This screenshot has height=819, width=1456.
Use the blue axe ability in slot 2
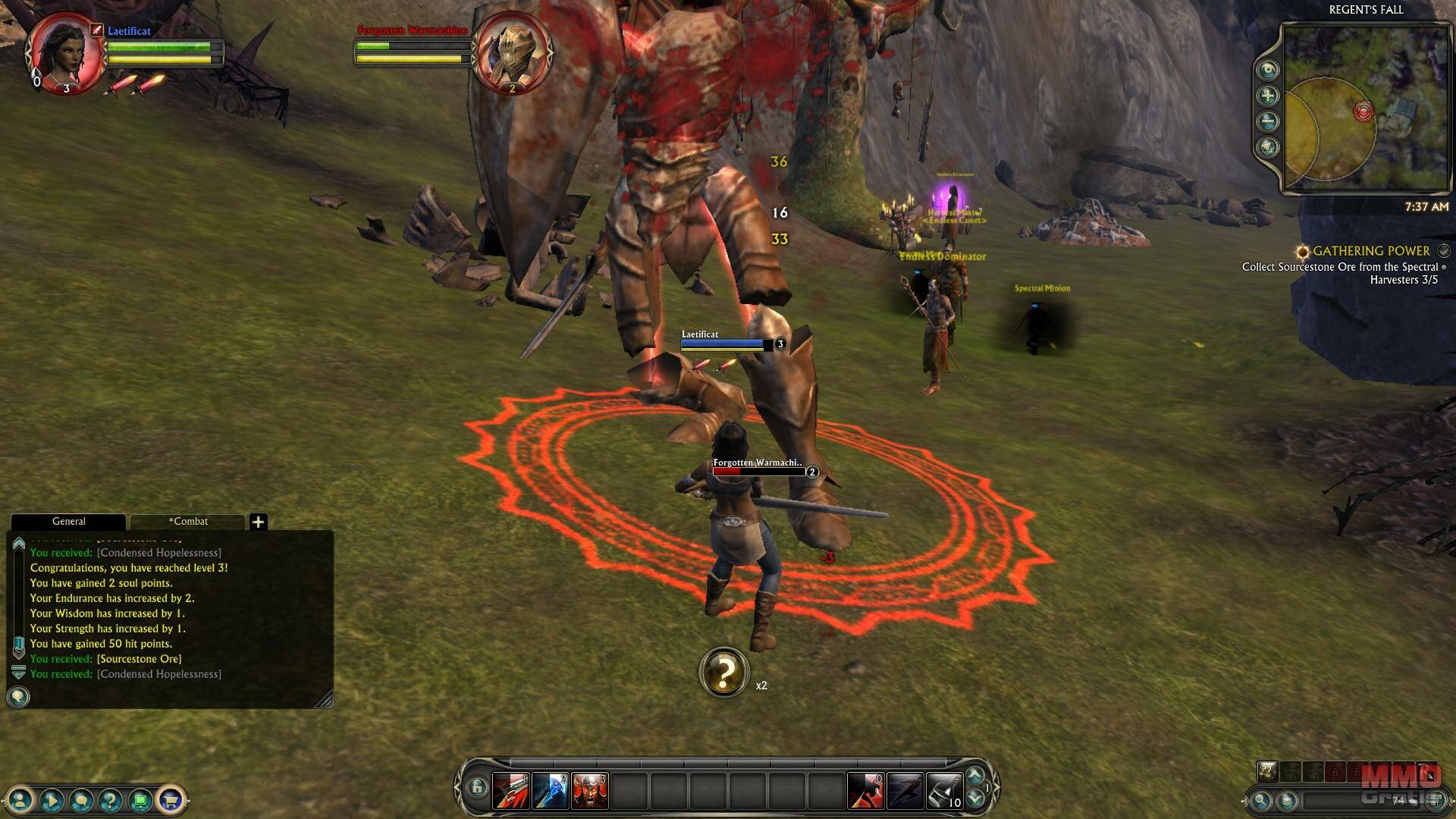click(x=551, y=792)
